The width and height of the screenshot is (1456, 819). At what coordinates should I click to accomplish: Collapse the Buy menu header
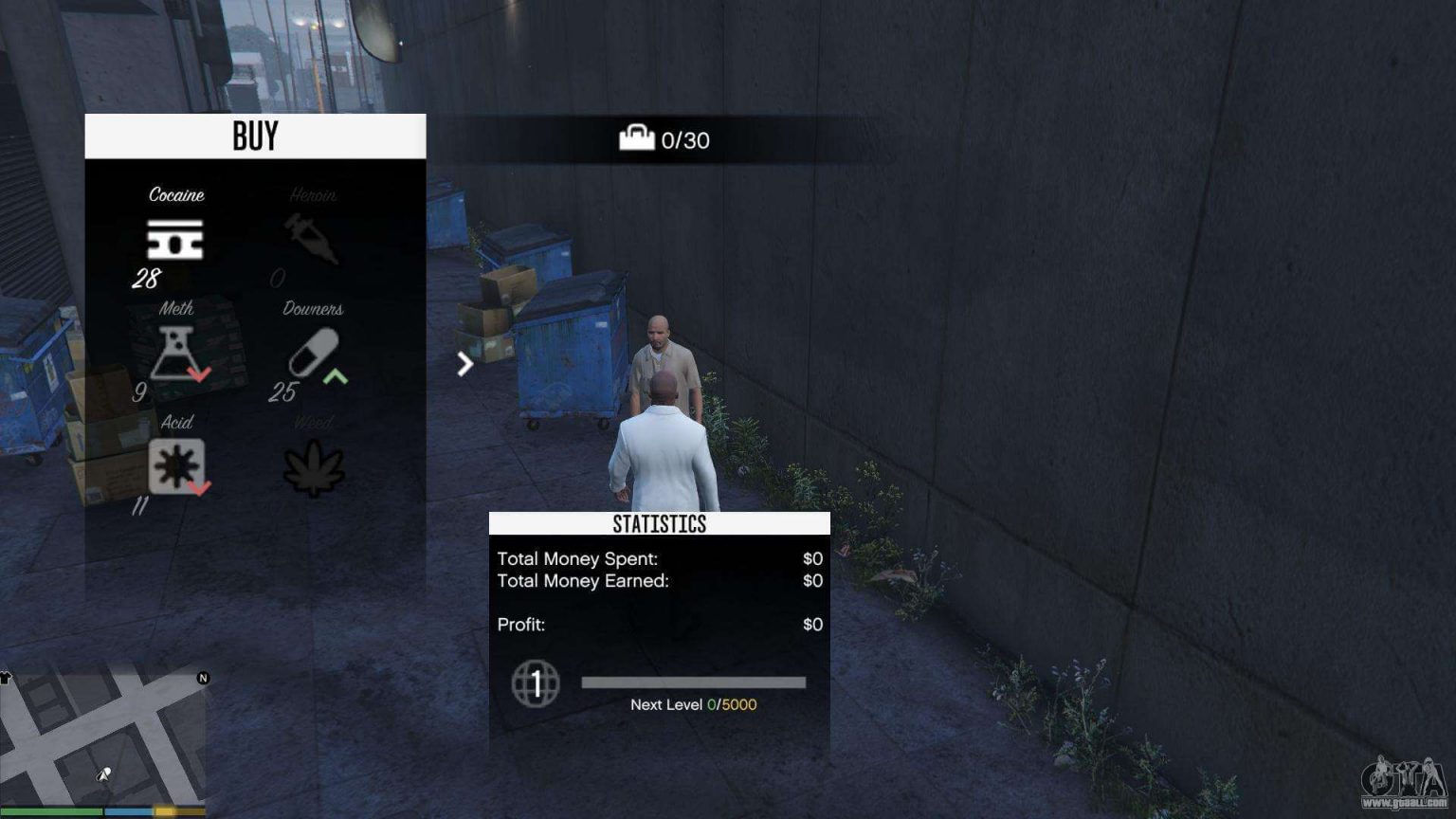[x=254, y=136]
